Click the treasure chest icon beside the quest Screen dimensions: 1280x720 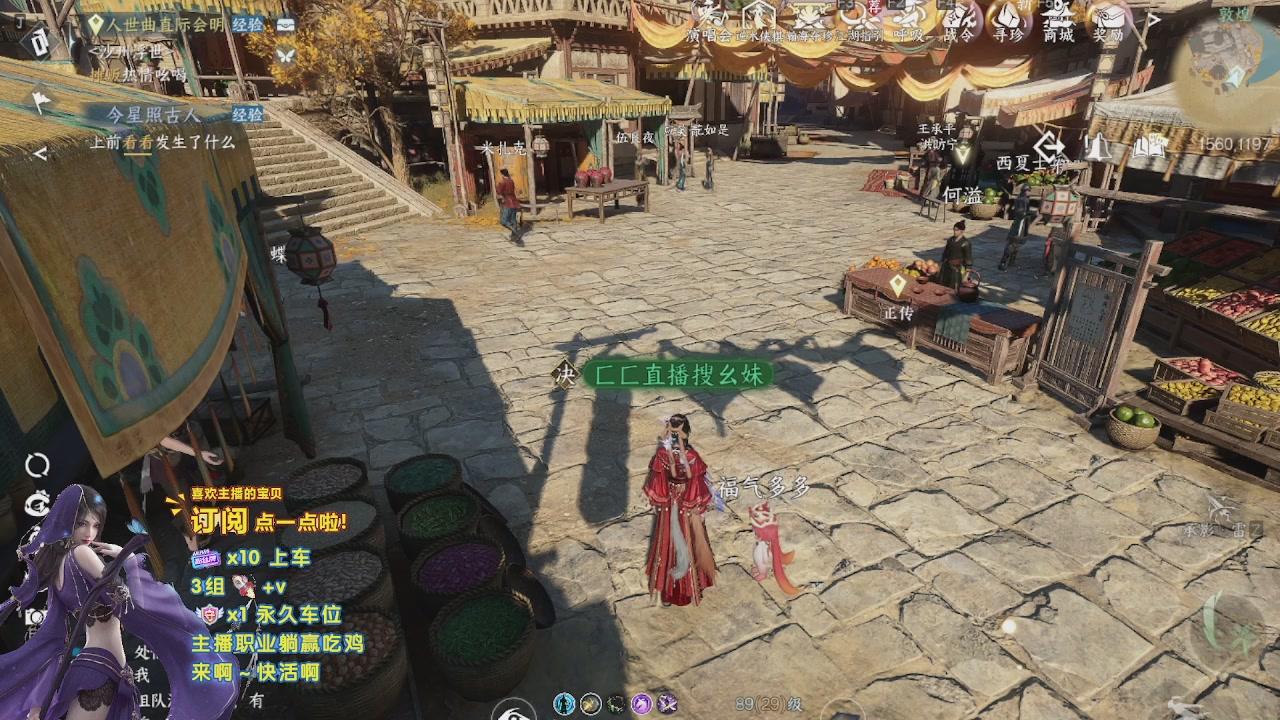tap(286, 24)
